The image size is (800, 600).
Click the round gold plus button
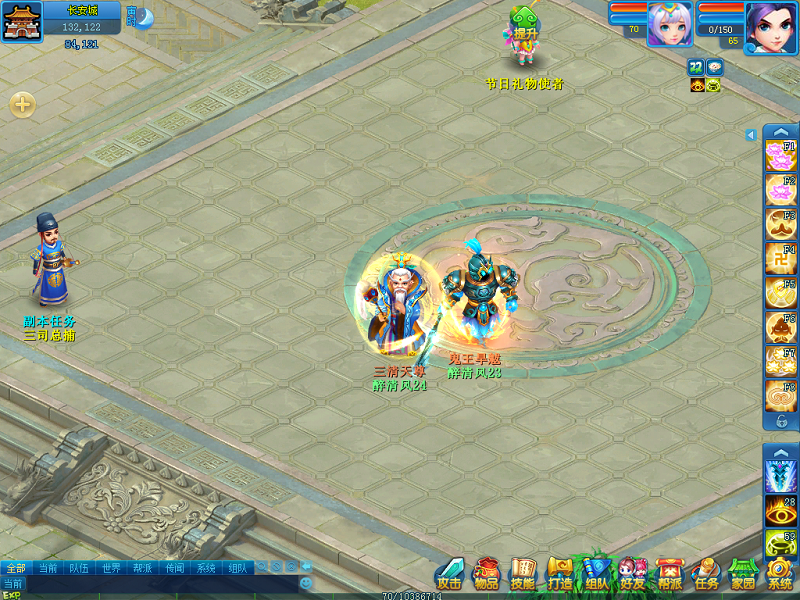(x=22, y=104)
